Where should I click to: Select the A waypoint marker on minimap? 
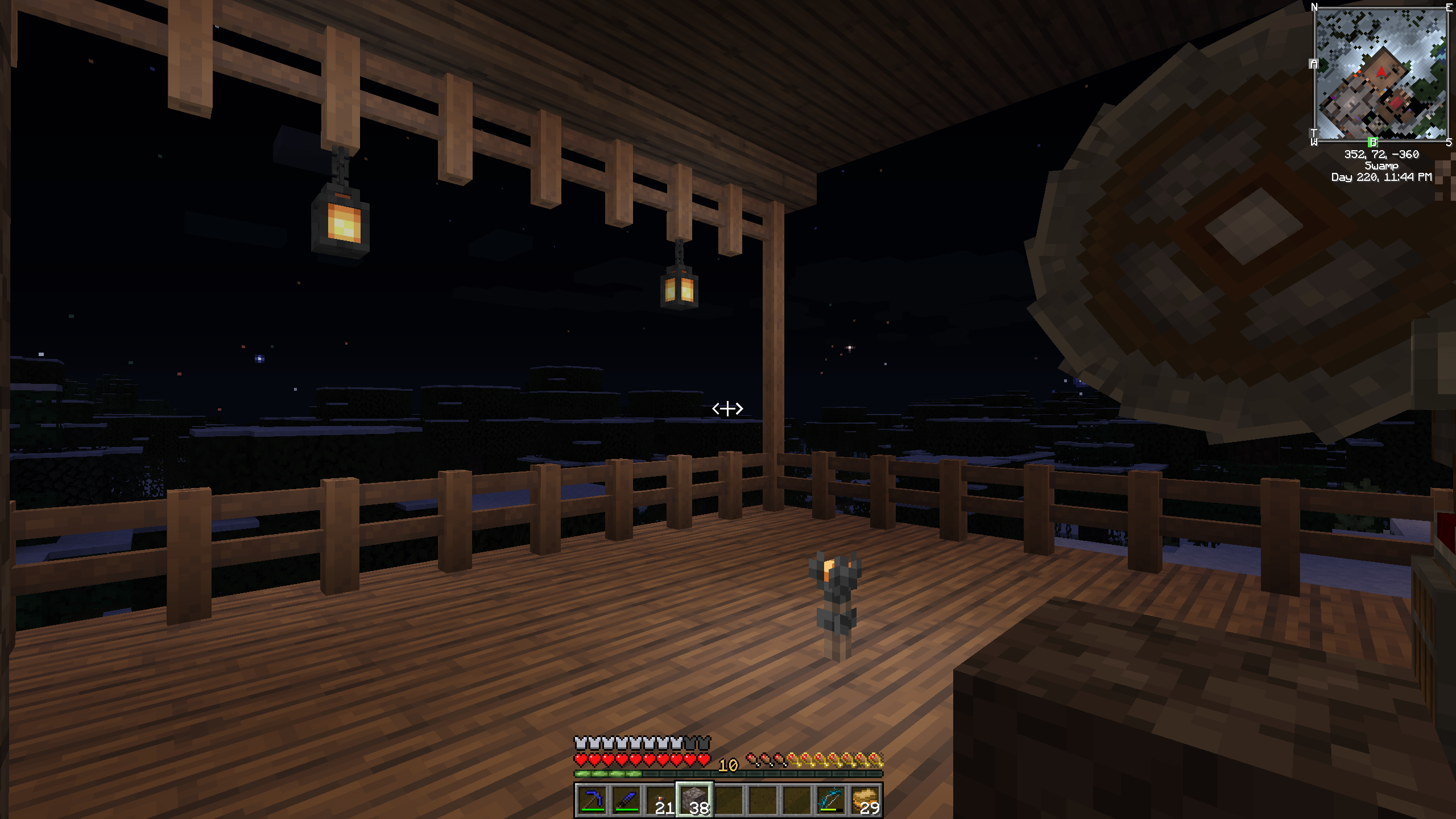(1314, 64)
